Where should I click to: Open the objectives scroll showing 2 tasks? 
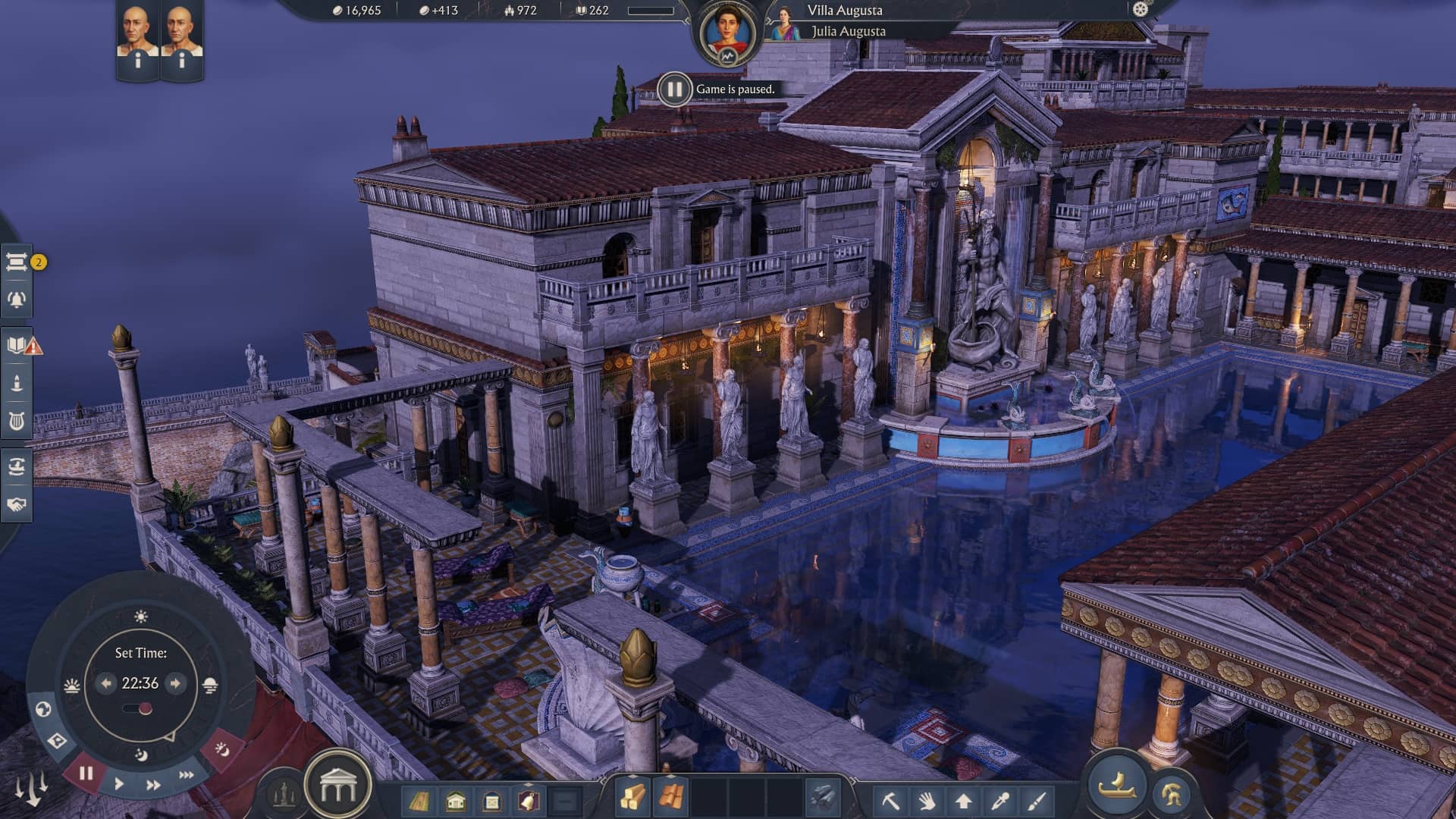click(x=16, y=262)
